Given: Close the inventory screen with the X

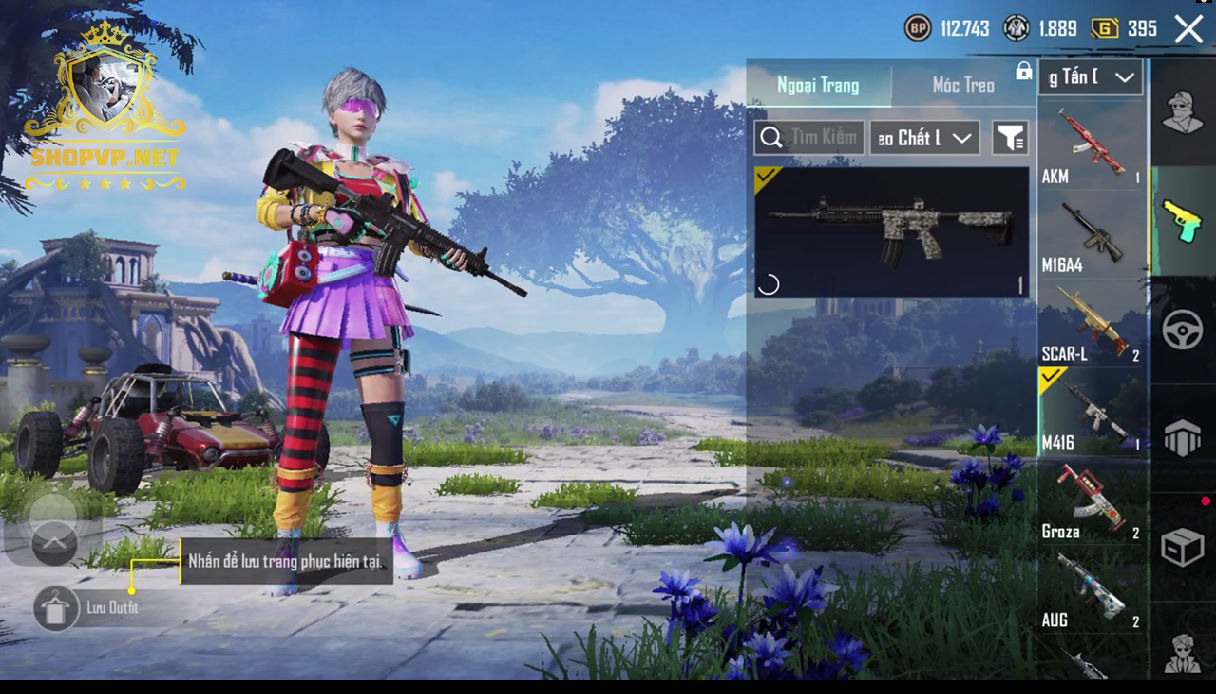Looking at the screenshot, I should click(x=1188, y=29).
